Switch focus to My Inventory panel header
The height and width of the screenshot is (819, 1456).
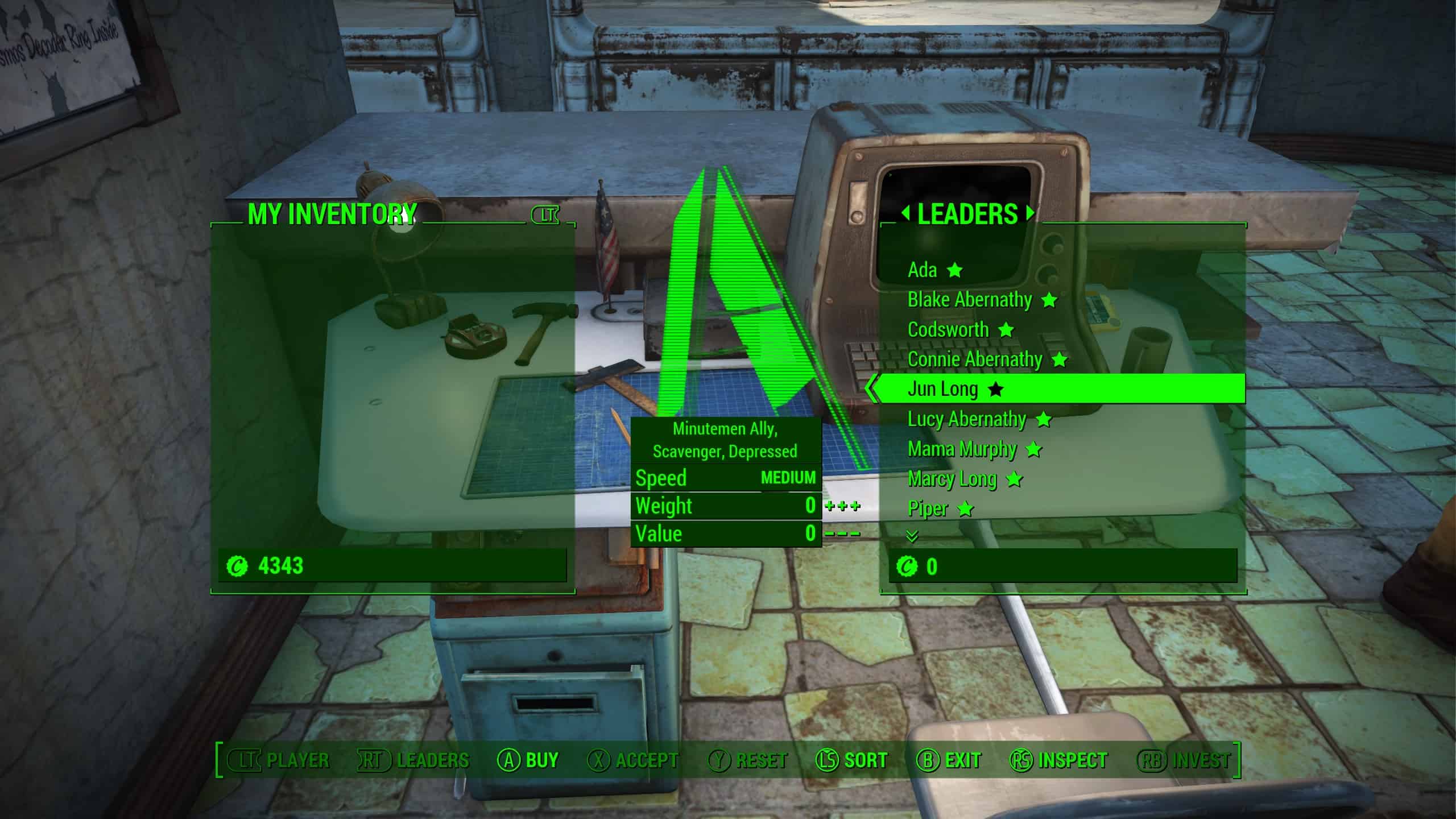coord(332,214)
